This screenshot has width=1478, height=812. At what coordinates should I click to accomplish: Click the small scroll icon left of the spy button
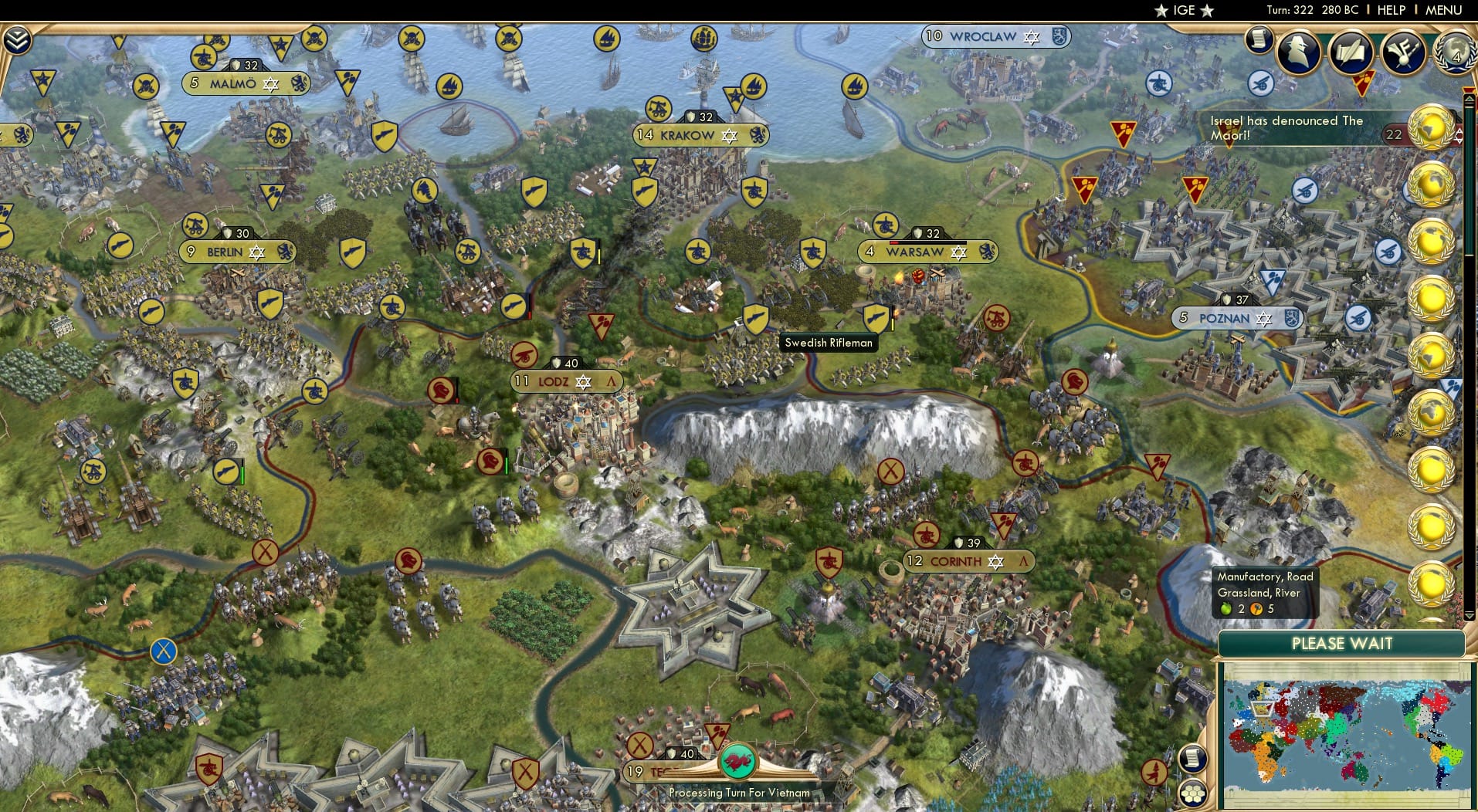(1259, 40)
